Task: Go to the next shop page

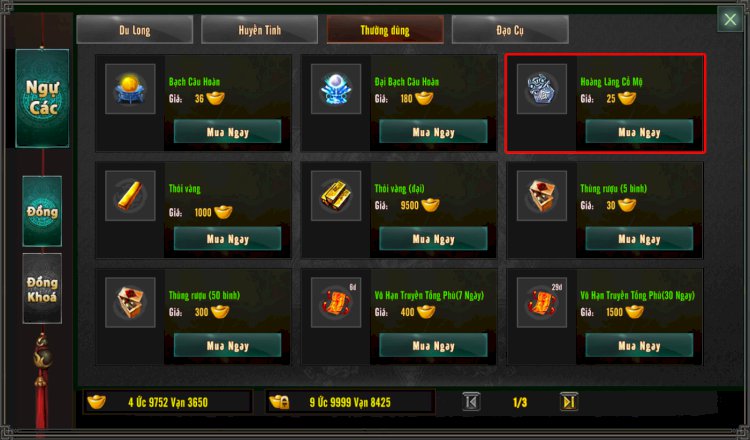Action: point(569,402)
